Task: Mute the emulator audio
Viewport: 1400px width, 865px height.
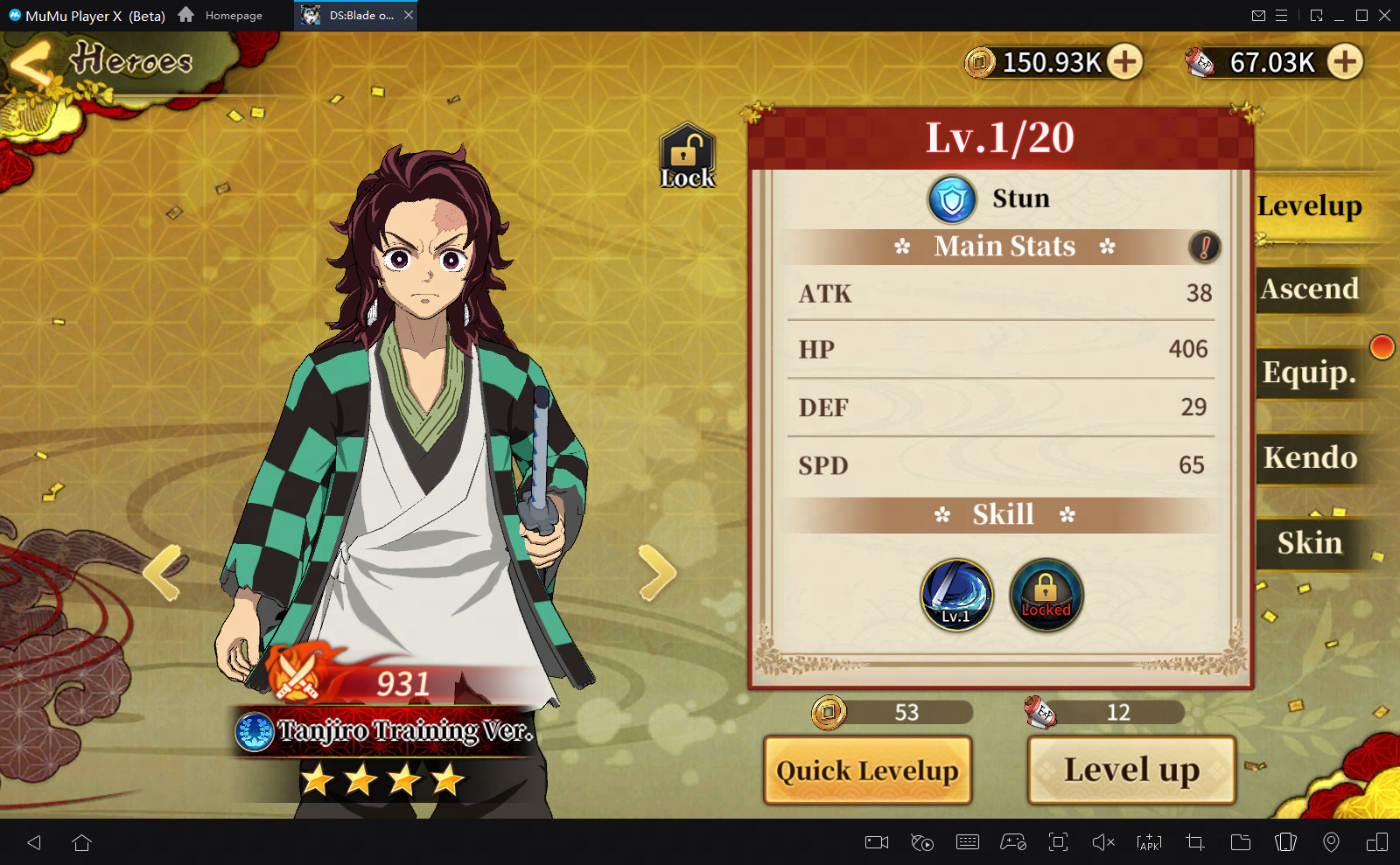Action: tap(1105, 842)
